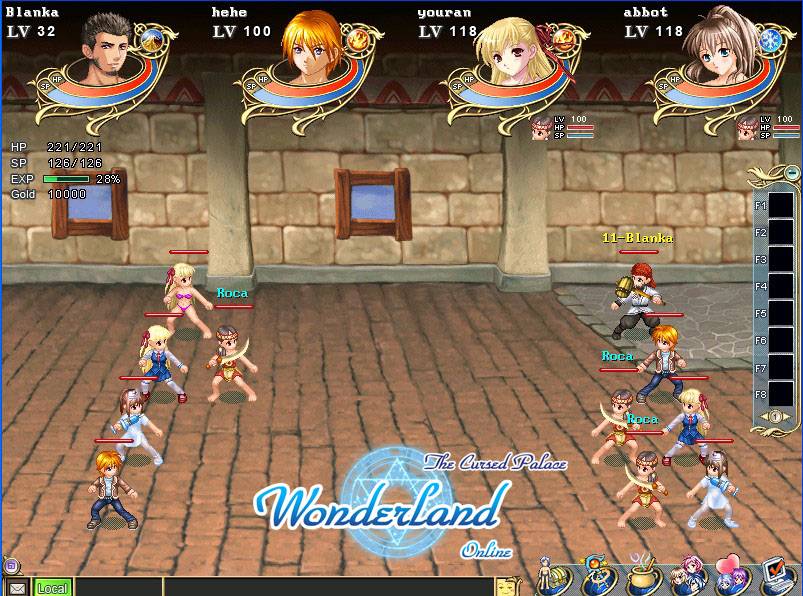The image size is (803, 596).
Task: Click the smiley scroll emote icon
Action: (x=510, y=583)
